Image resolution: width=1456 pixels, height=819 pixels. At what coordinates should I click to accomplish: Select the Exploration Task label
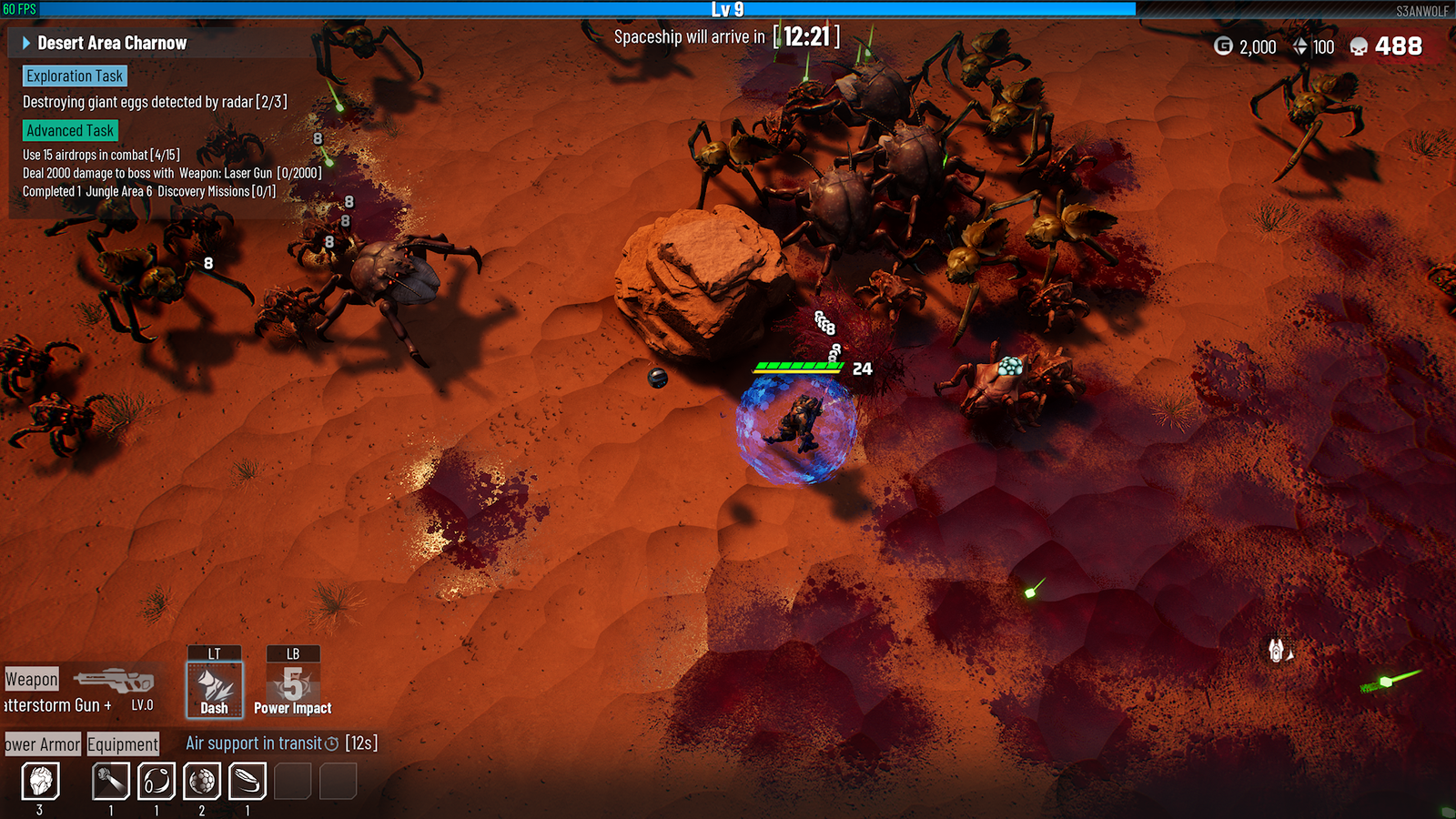coord(75,76)
